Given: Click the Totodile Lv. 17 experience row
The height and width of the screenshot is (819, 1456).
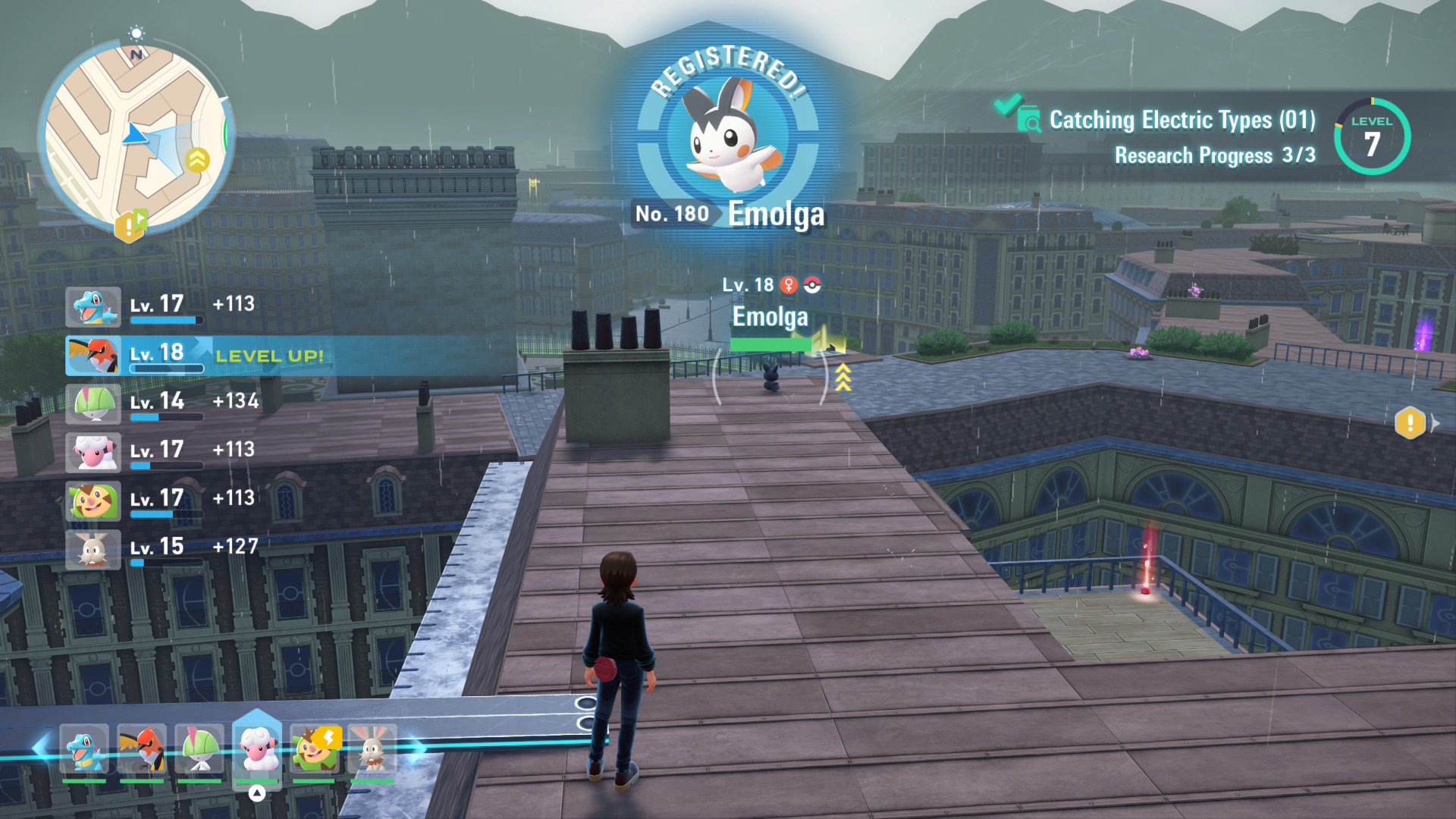Looking at the screenshot, I should click(x=163, y=306).
